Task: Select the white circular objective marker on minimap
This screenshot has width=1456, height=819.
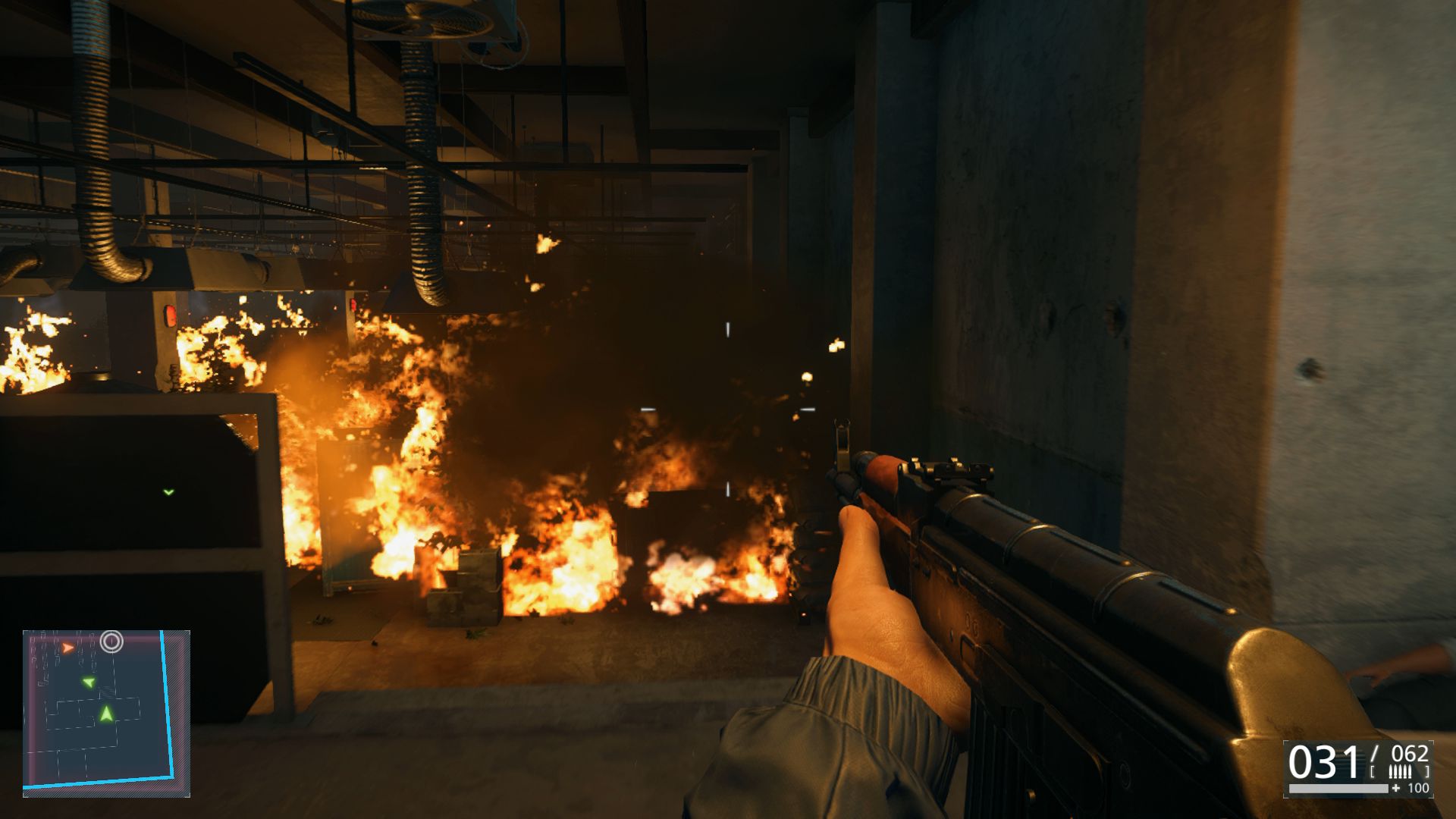Action: [111, 642]
